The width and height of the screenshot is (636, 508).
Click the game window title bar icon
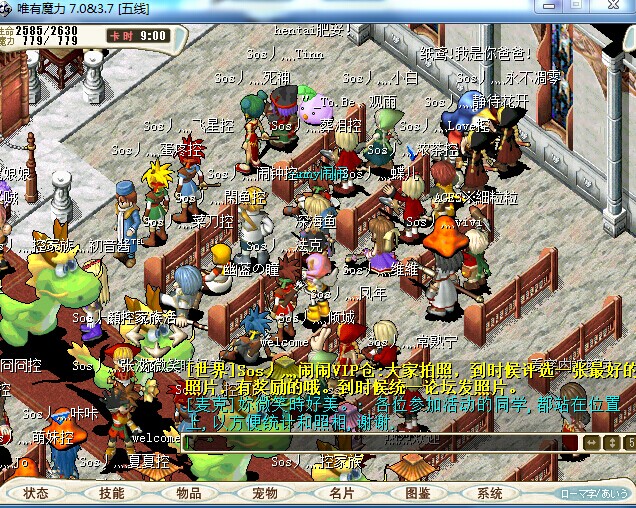[x=9, y=9]
